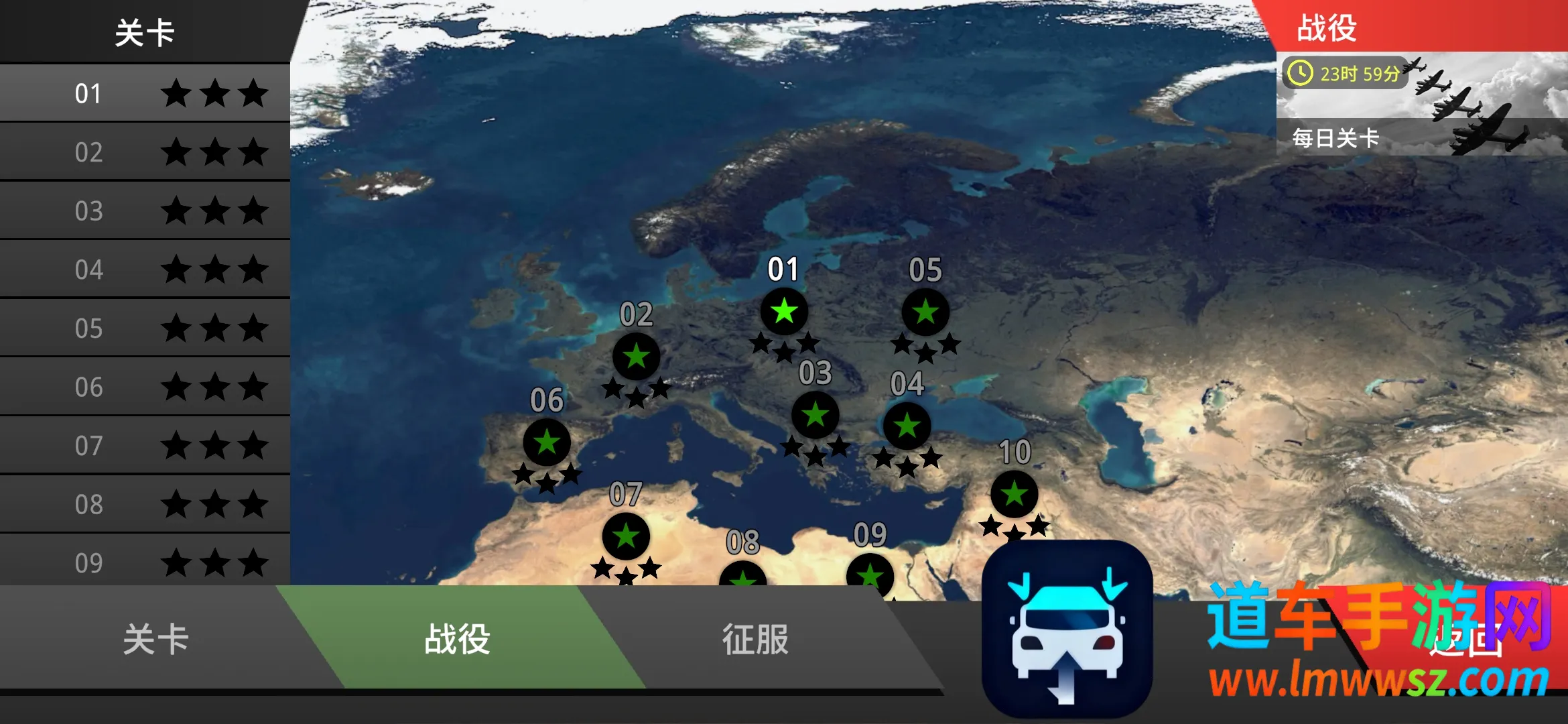Select map marker 05 star icon
Image resolution: width=1568 pixels, height=724 pixels.
click(925, 312)
